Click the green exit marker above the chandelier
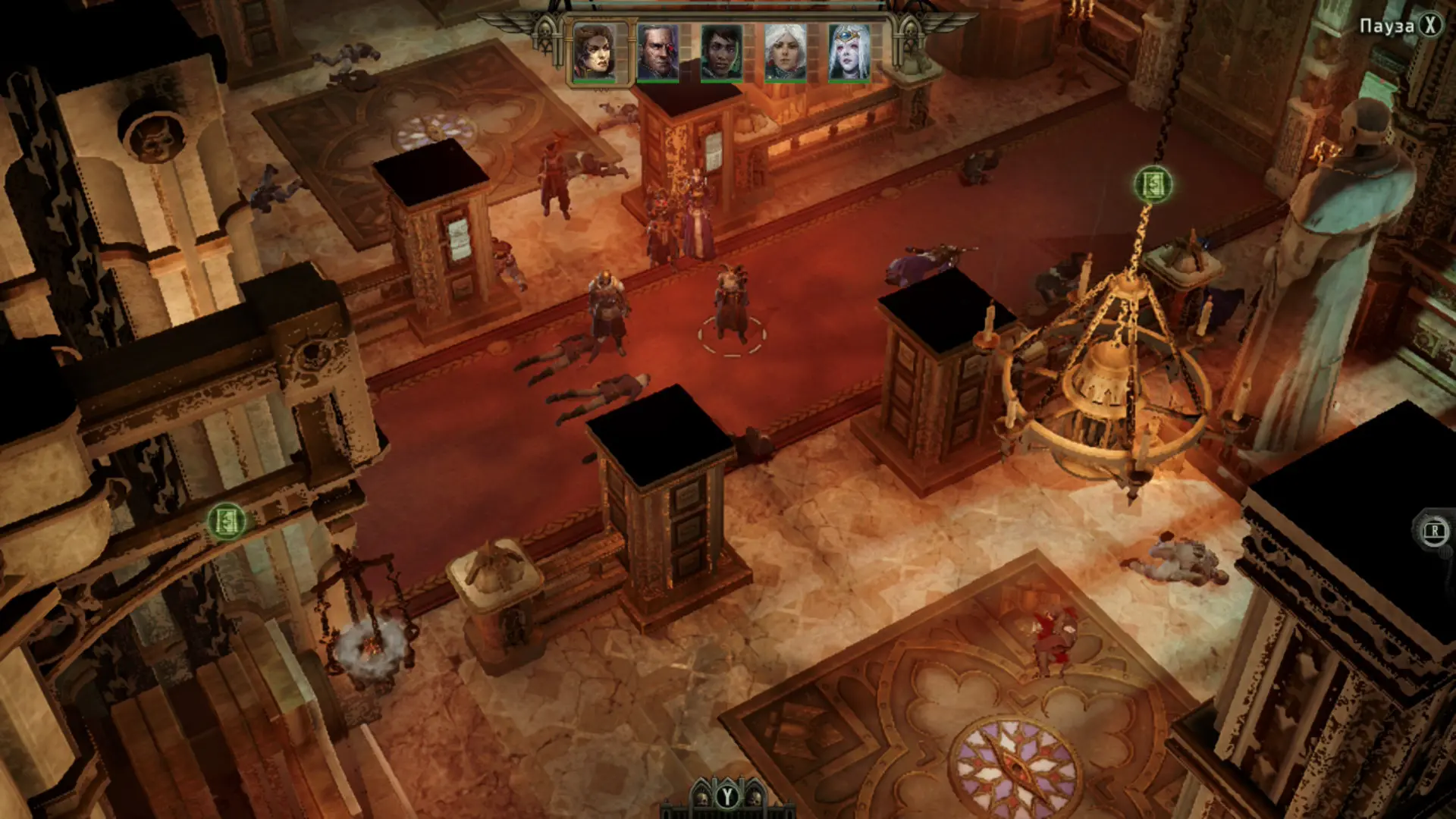Screen dimensions: 1456x819 click(1153, 184)
